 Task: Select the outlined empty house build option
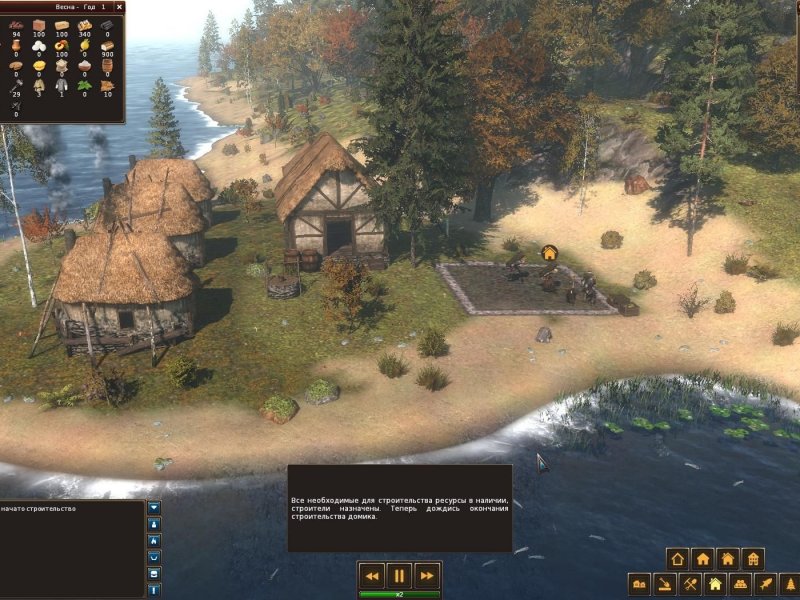pos(678,559)
